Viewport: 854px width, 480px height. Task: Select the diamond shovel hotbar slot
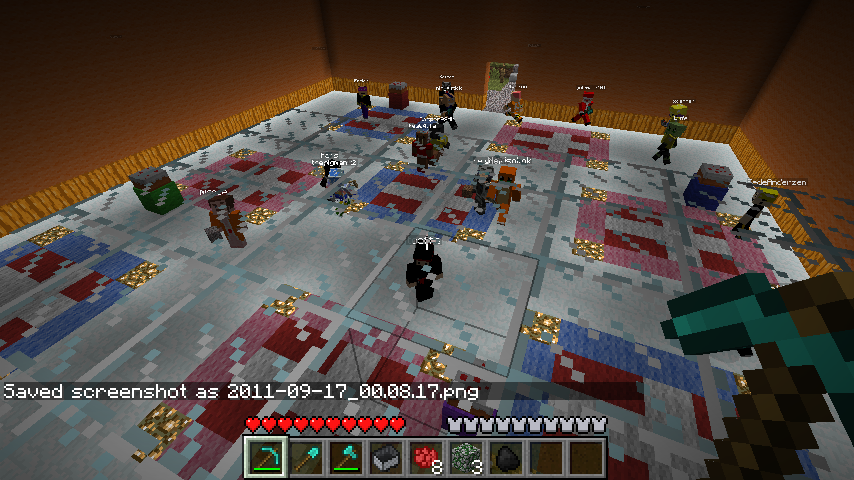coord(306,458)
